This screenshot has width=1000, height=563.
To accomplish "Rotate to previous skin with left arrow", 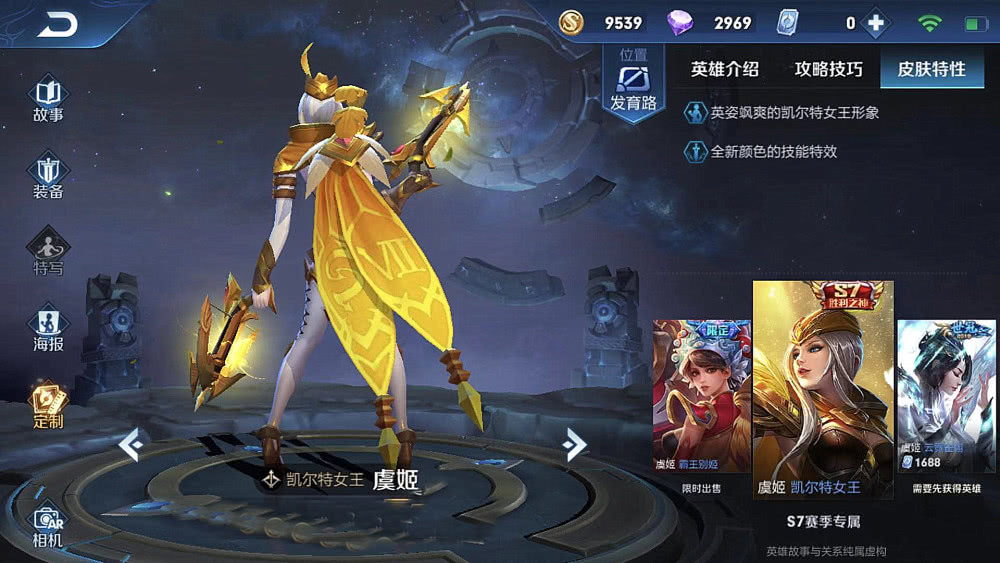I will point(132,444).
